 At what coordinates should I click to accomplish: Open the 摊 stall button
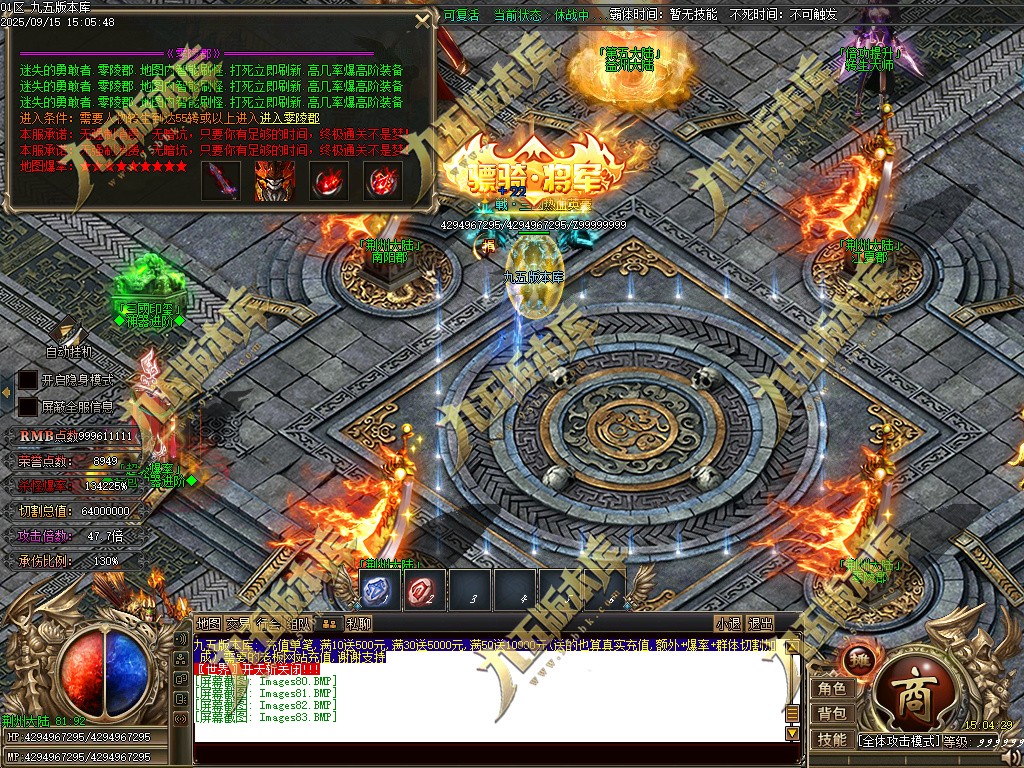point(859,660)
